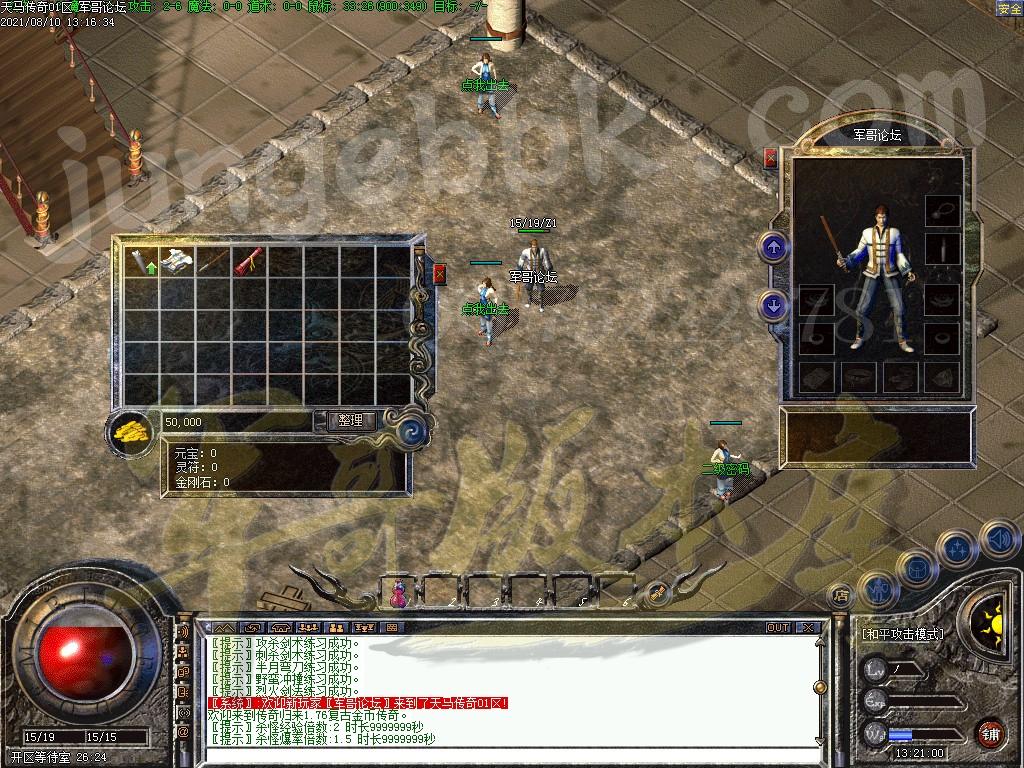Open the 铺 store button

991,733
